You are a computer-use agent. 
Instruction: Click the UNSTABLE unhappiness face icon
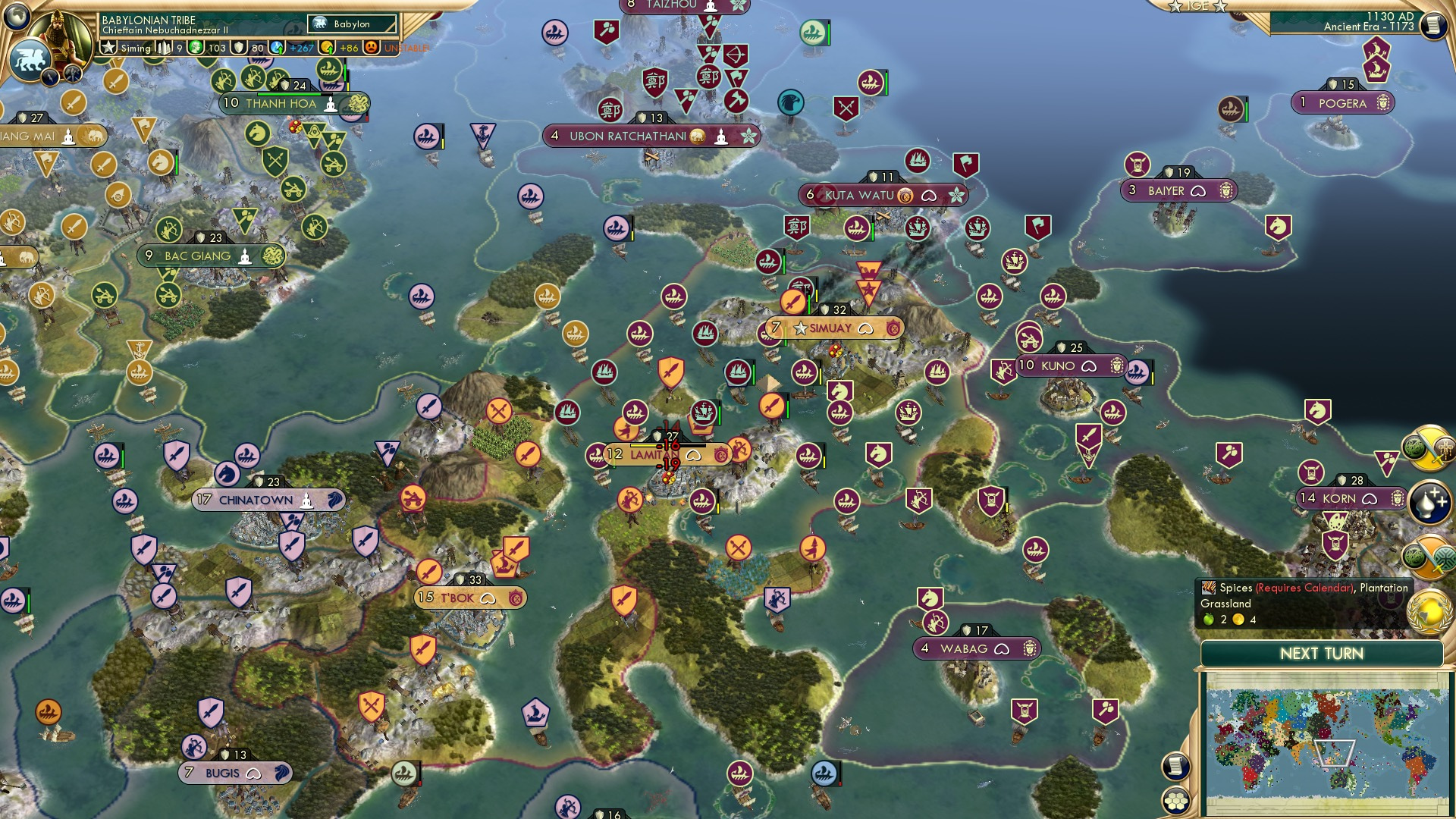tap(371, 48)
